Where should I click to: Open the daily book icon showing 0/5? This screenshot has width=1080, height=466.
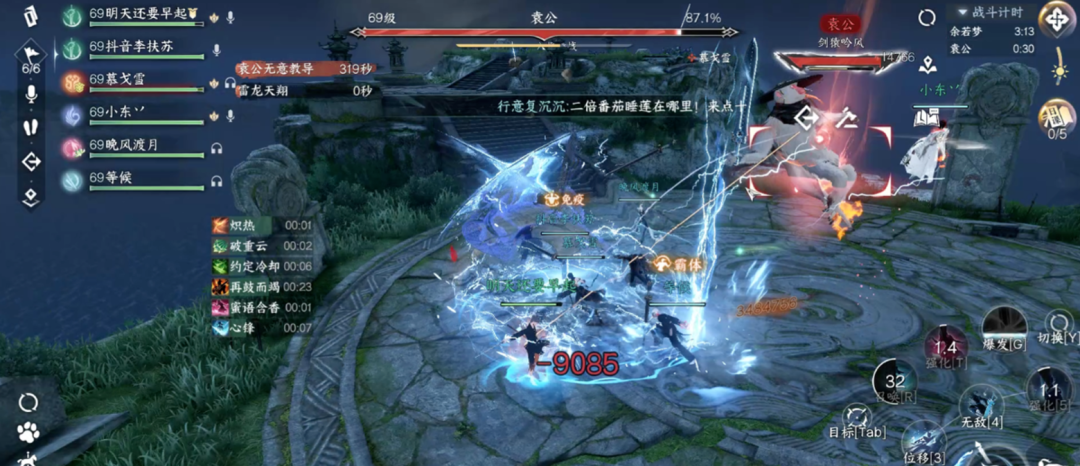click(1056, 120)
